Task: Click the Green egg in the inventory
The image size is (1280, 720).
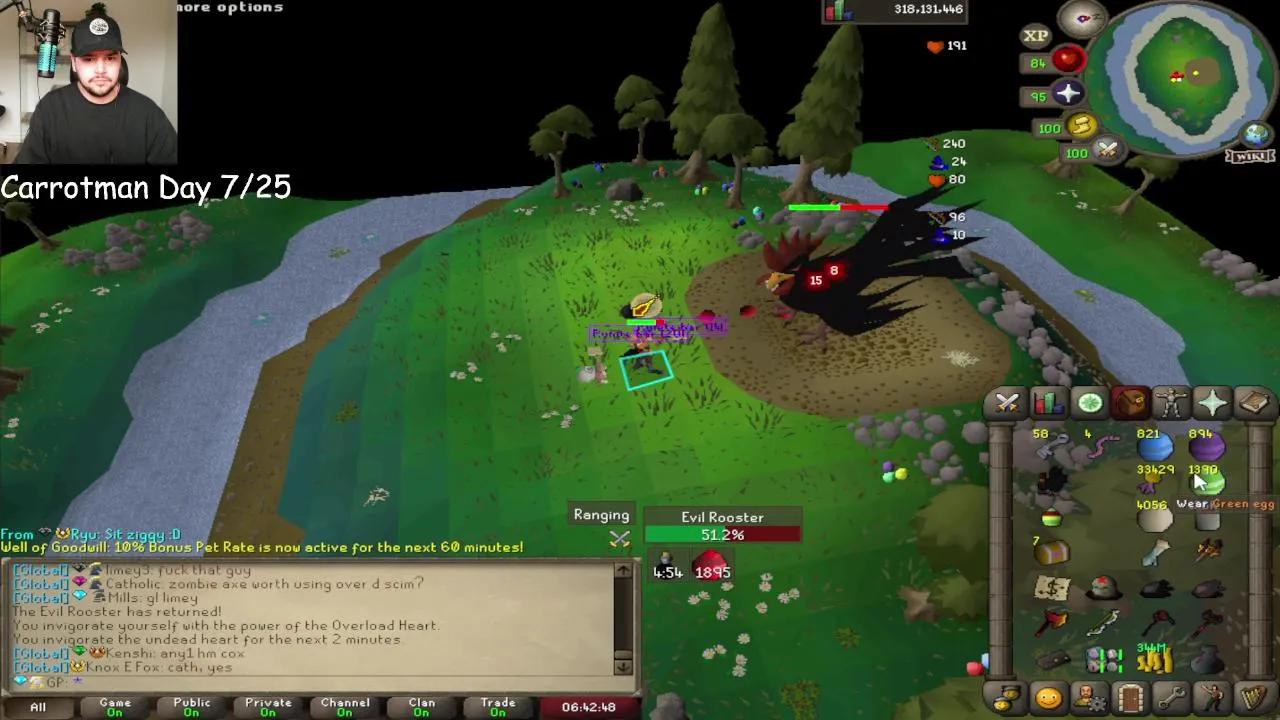Action: (x=1207, y=482)
